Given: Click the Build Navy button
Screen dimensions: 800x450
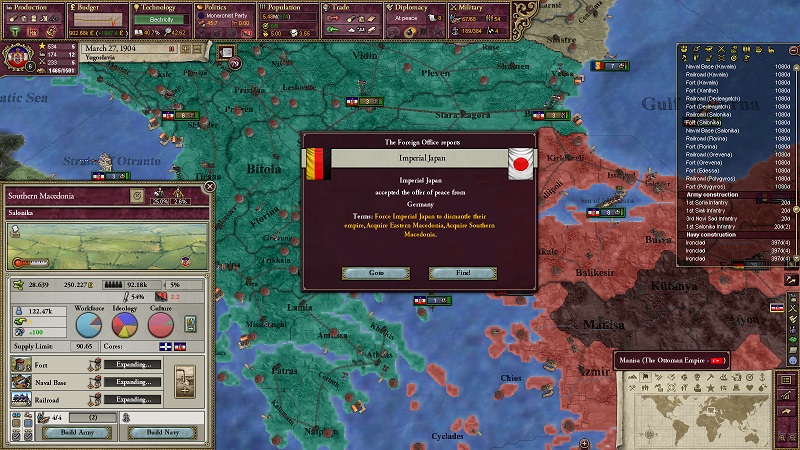Looking at the screenshot, I should click(x=161, y=432).
